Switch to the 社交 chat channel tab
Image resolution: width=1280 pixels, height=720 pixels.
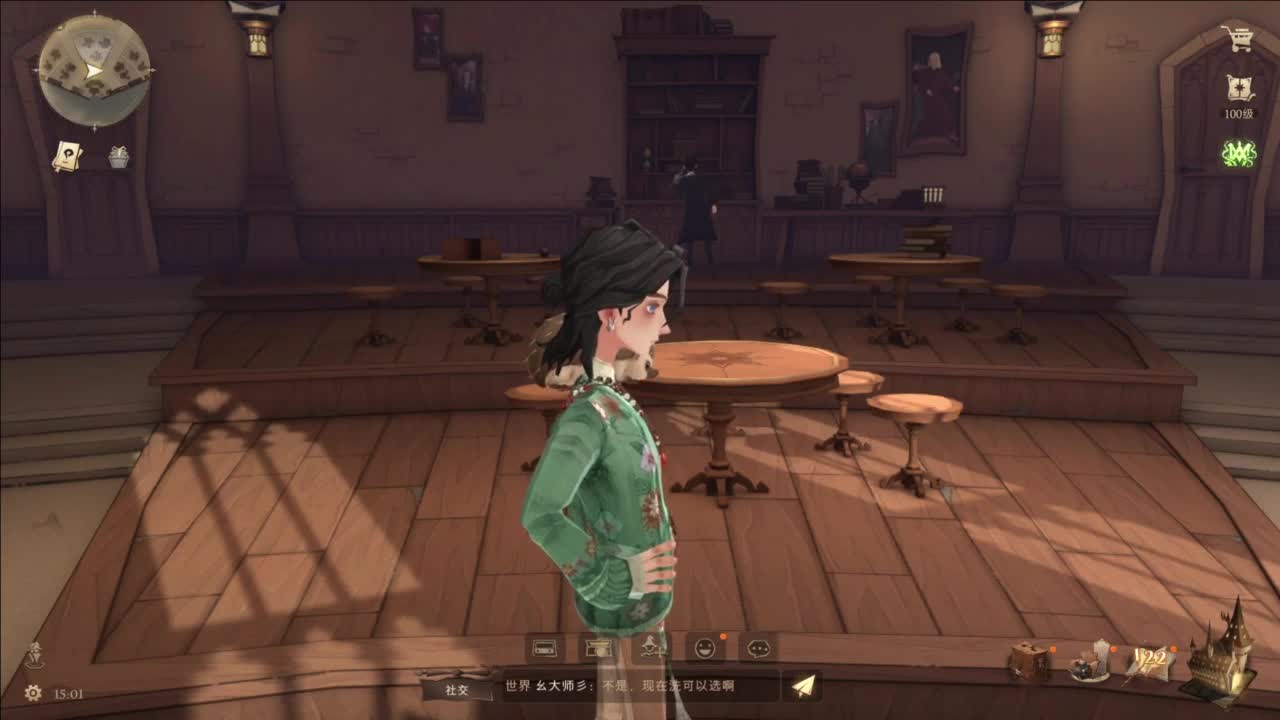coord(455,690)
